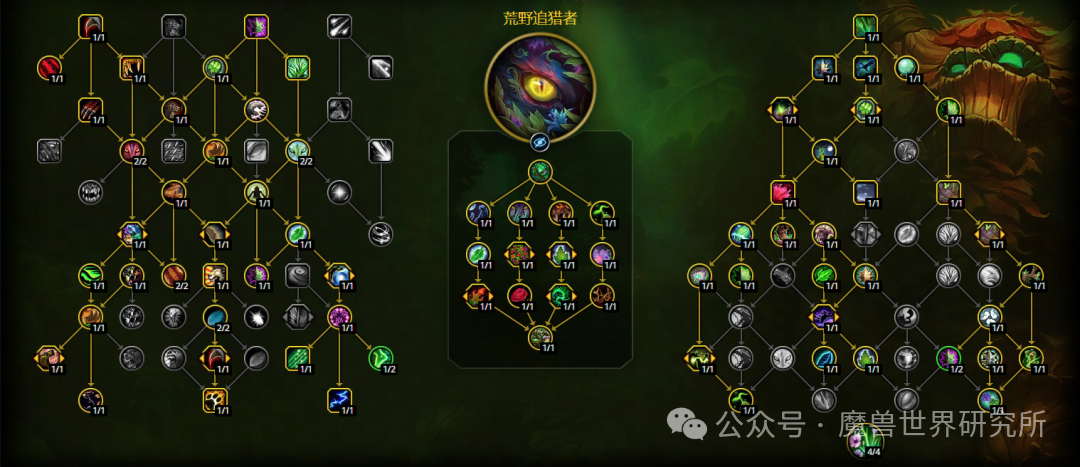
Task: Select the green grass blades square talent
Action: [298, 67]
